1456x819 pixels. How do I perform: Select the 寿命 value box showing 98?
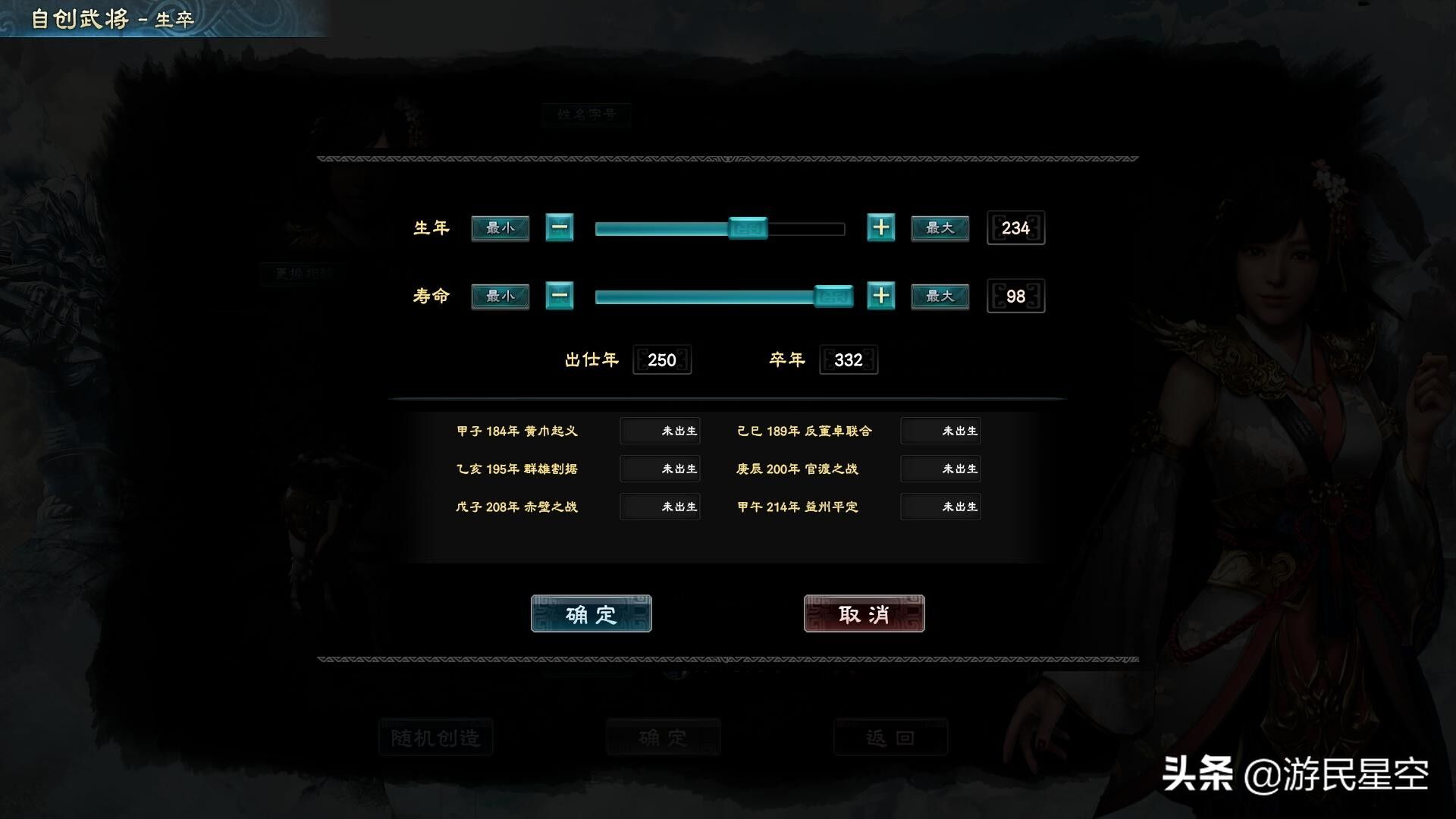pos(1015,297)
